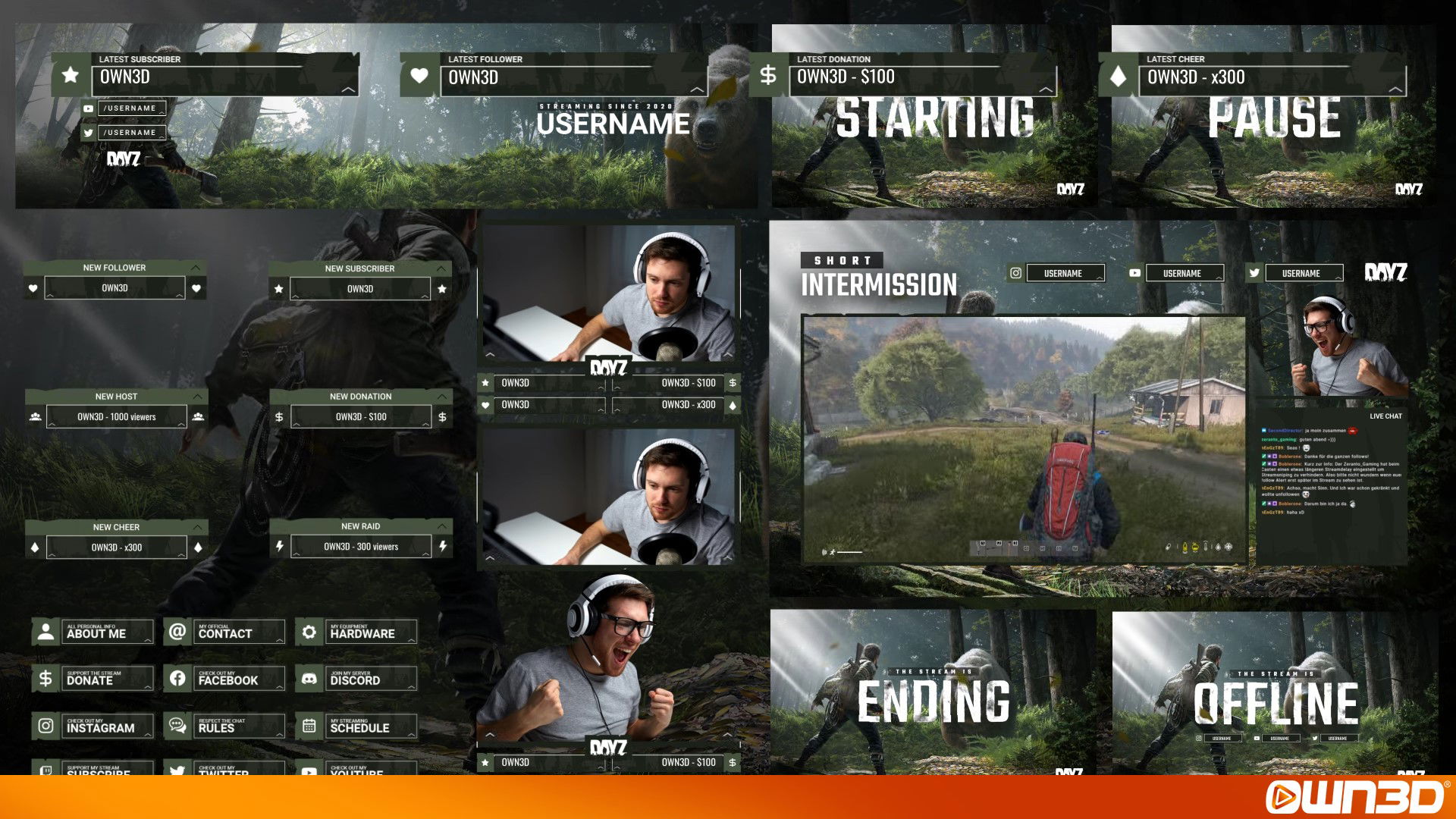Click the OWN3D logo in the orange bar
This screenshot has height=819, width=1456.
[x=1355, y=797]
